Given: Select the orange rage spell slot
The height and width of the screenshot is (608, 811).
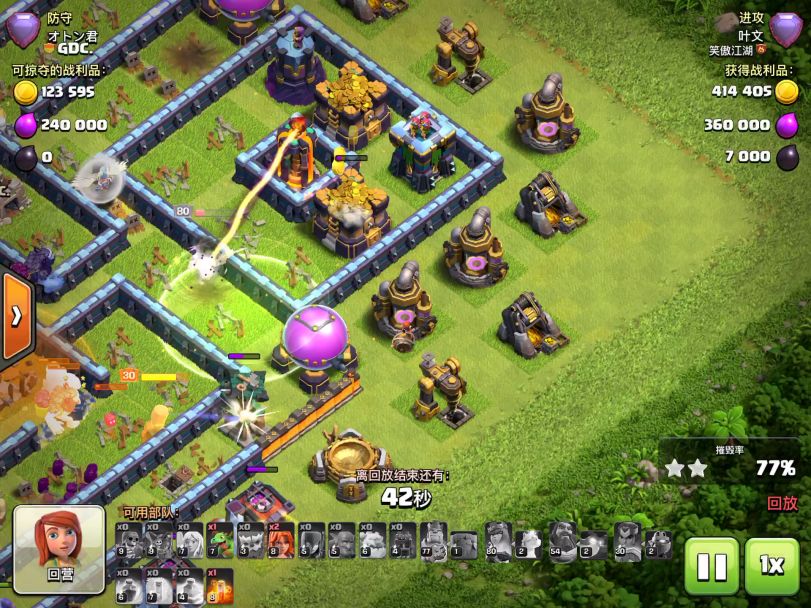Looking at the screenshot, I should pyautogui.click(x=219, y=586).
